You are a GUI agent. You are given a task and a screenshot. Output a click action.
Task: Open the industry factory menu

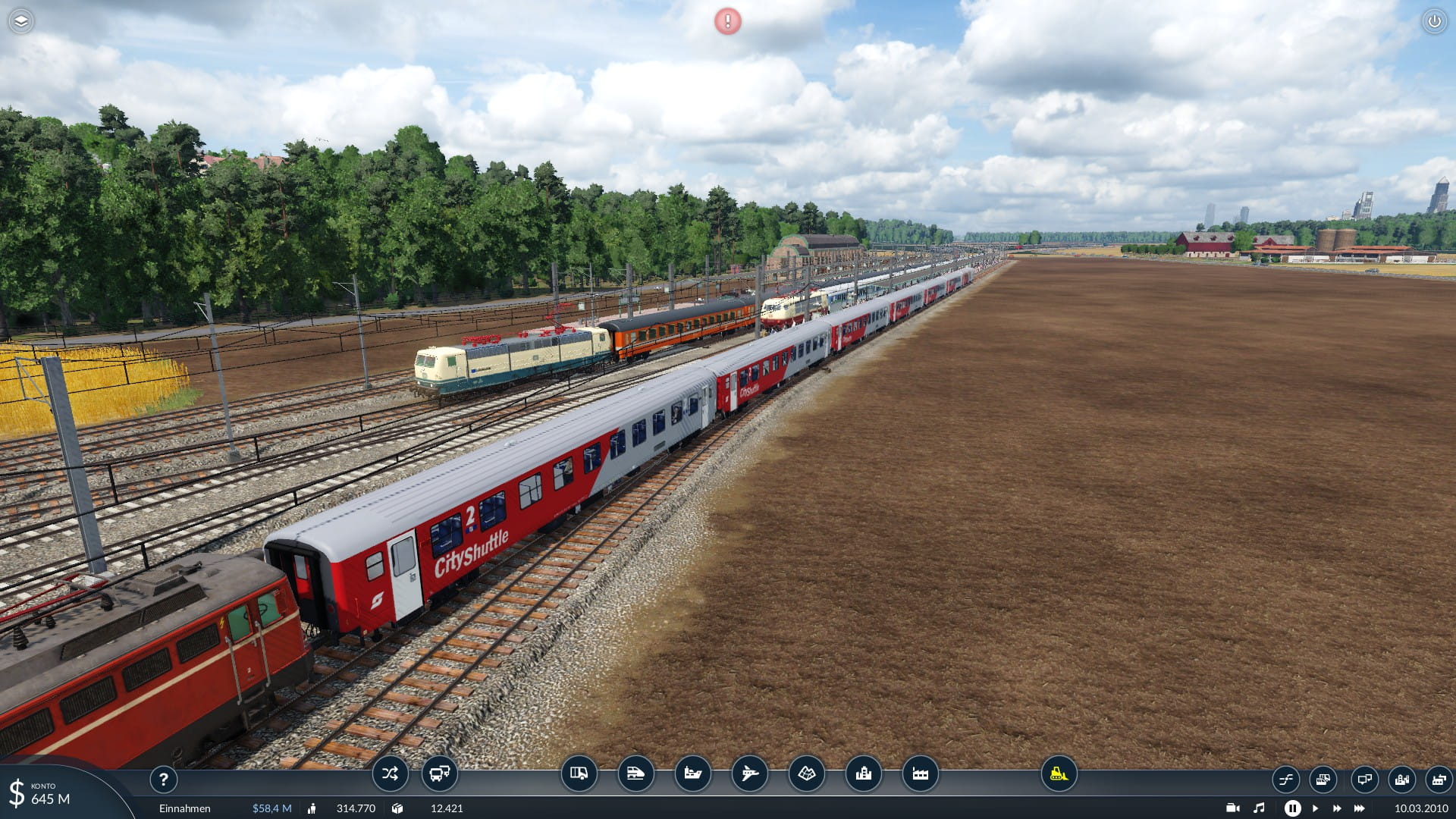920,774
